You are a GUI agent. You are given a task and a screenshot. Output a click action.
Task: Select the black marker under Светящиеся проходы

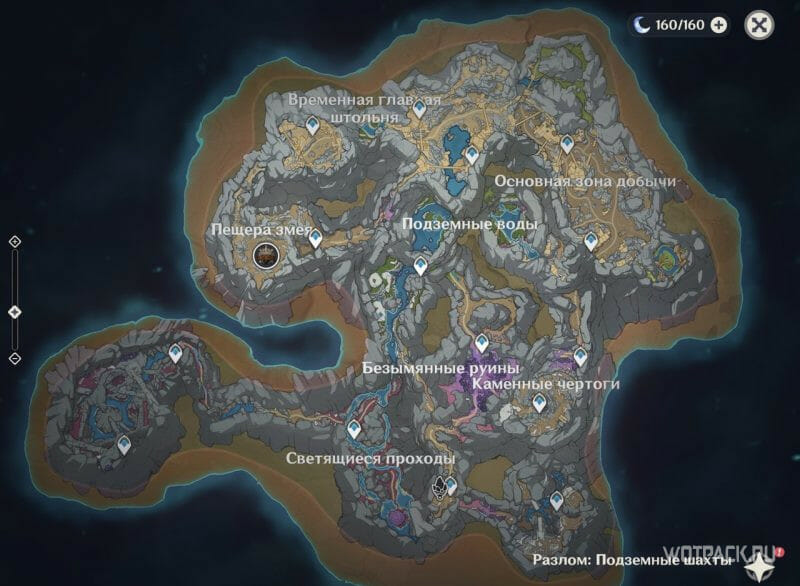click(x=439, y=487)
